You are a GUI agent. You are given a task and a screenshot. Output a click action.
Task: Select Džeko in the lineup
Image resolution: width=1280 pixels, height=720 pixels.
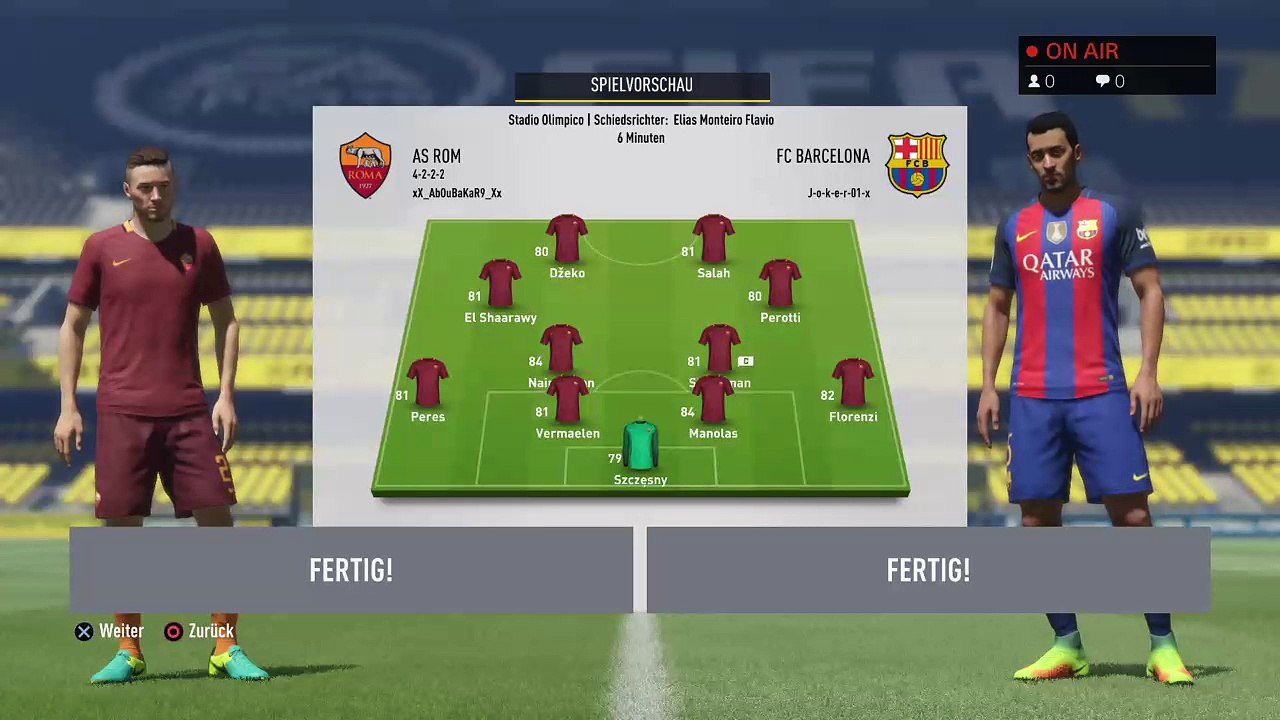tap(567, 241)
